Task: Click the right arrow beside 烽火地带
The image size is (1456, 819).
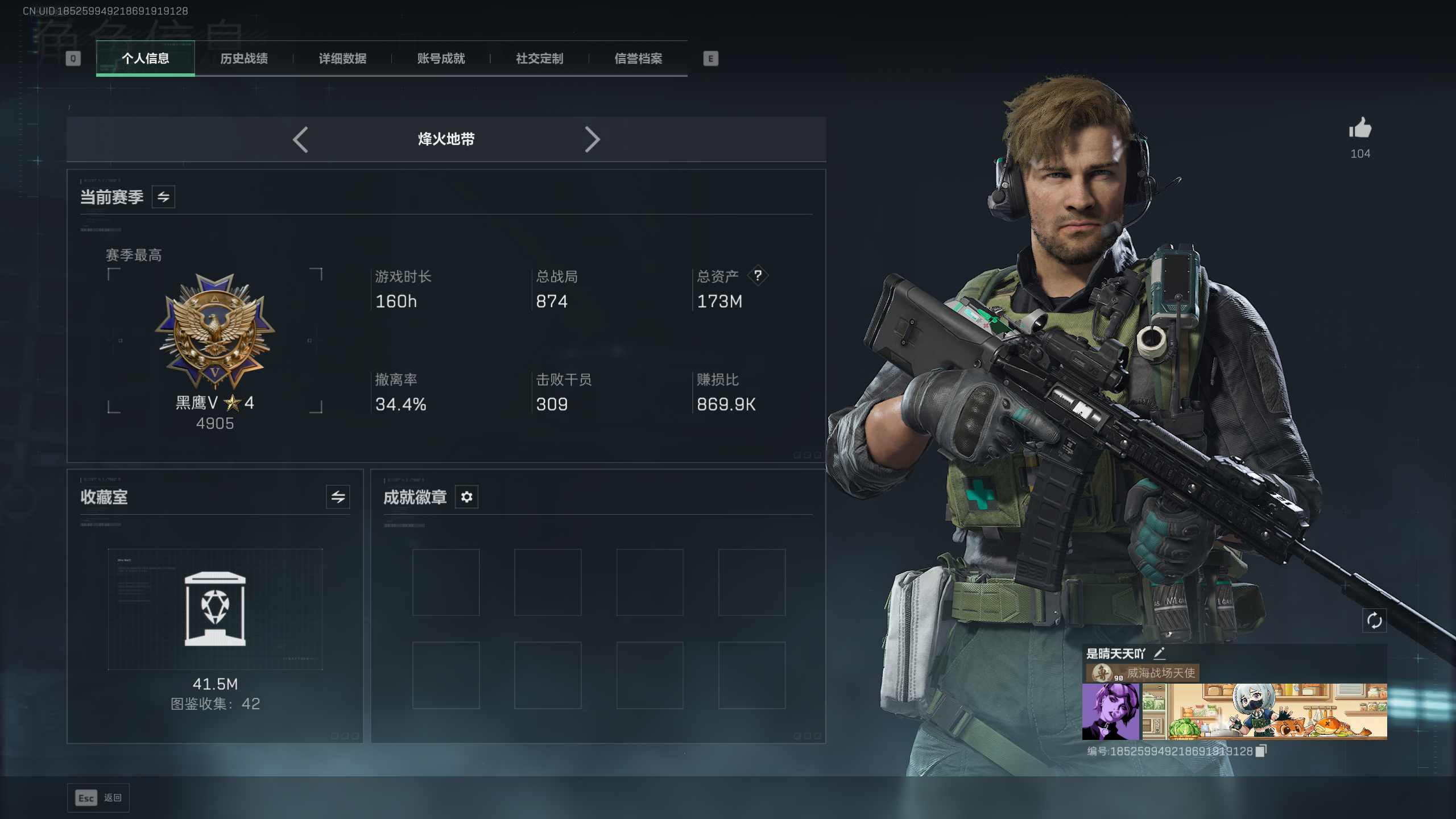Action: tap(592, 139)
